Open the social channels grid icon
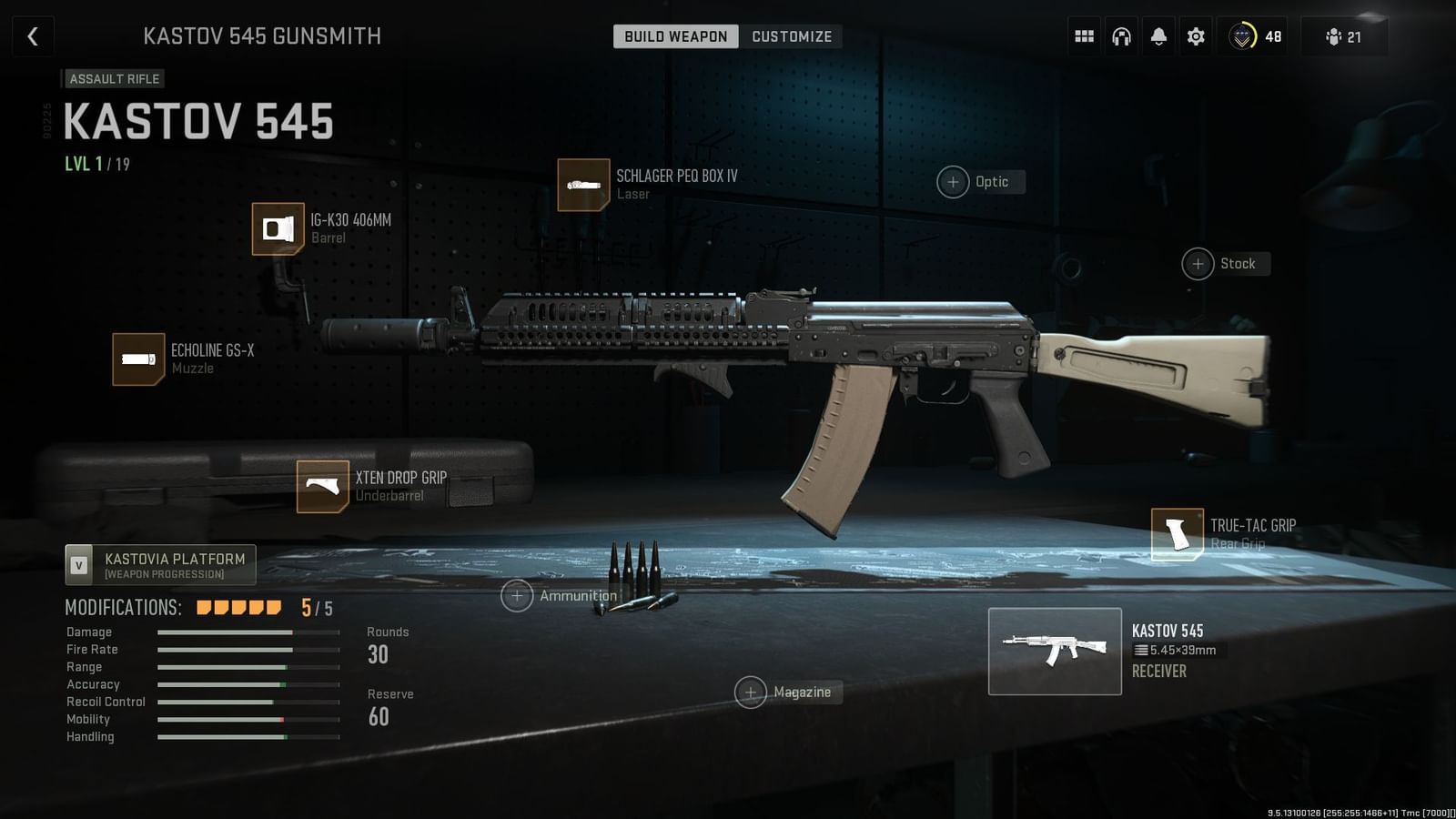This screenshot has width=1456, height=819. tap(1084, 35)
